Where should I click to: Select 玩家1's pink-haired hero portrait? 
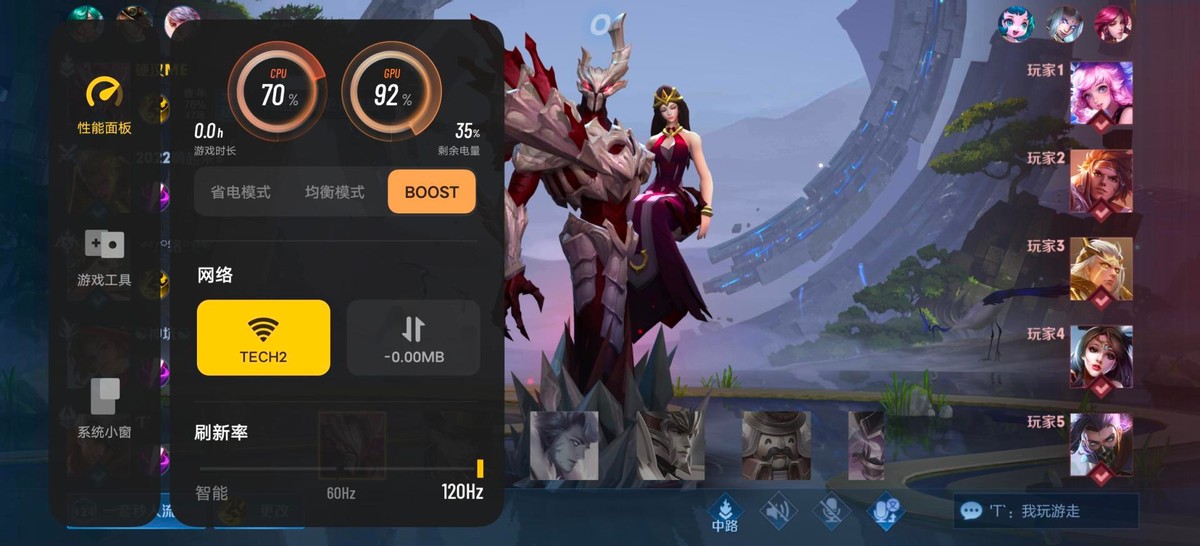tap(1101, 93)
